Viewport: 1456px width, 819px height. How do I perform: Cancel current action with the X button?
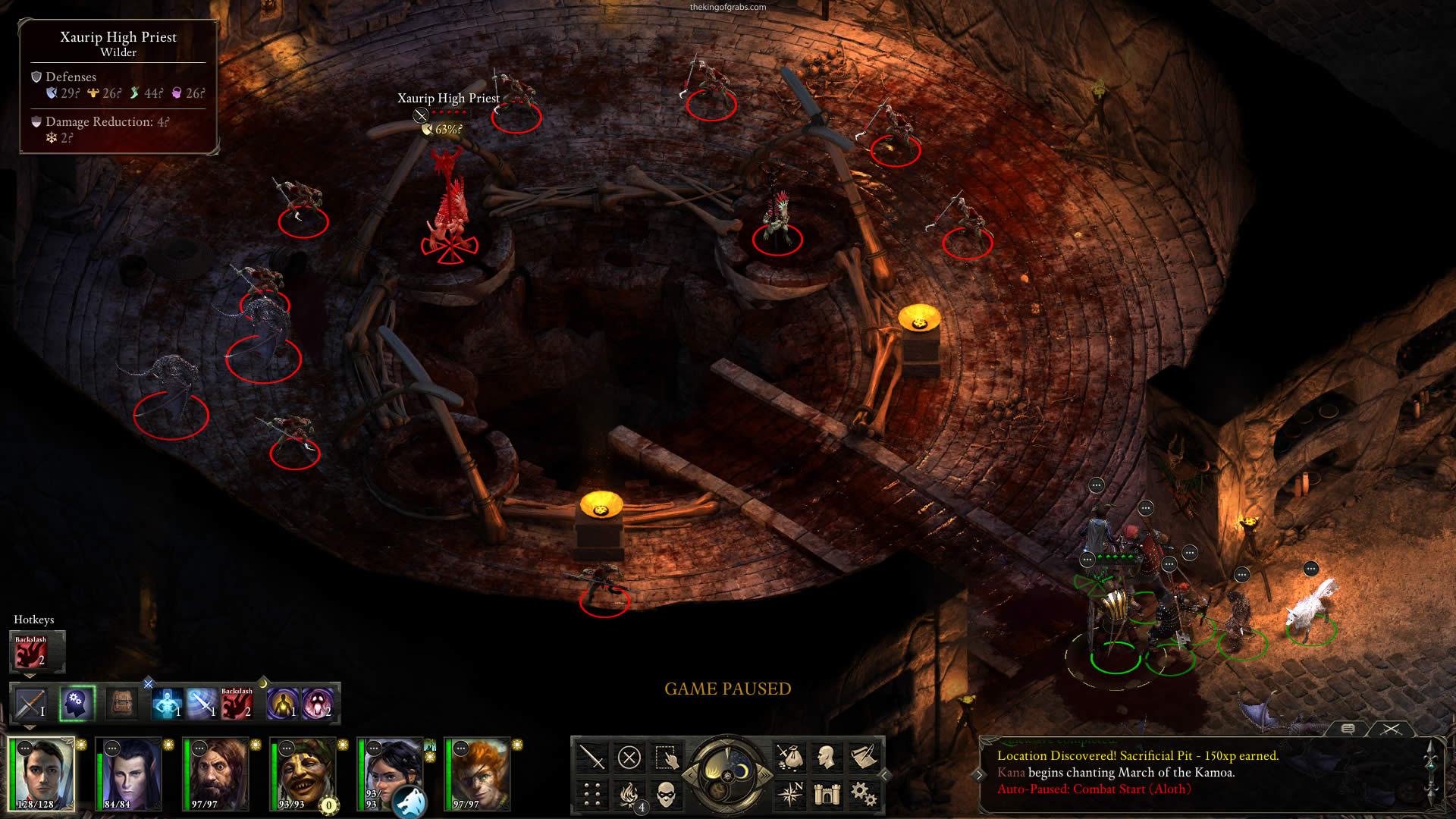629,757
